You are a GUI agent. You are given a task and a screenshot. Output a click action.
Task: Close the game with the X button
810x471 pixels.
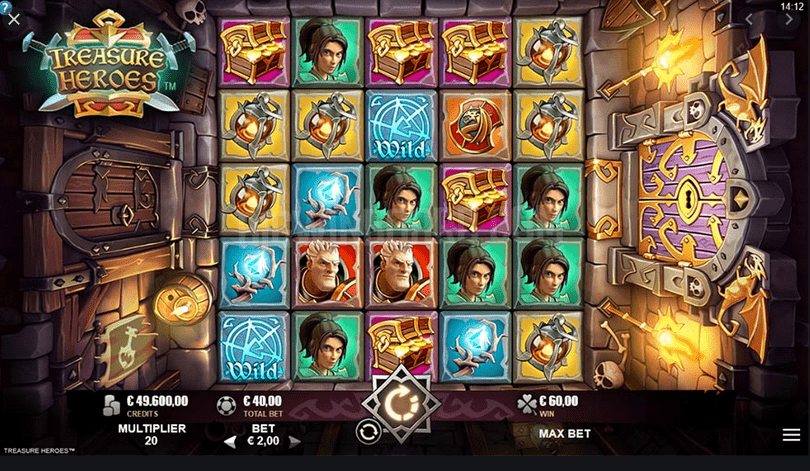[14, 19]
